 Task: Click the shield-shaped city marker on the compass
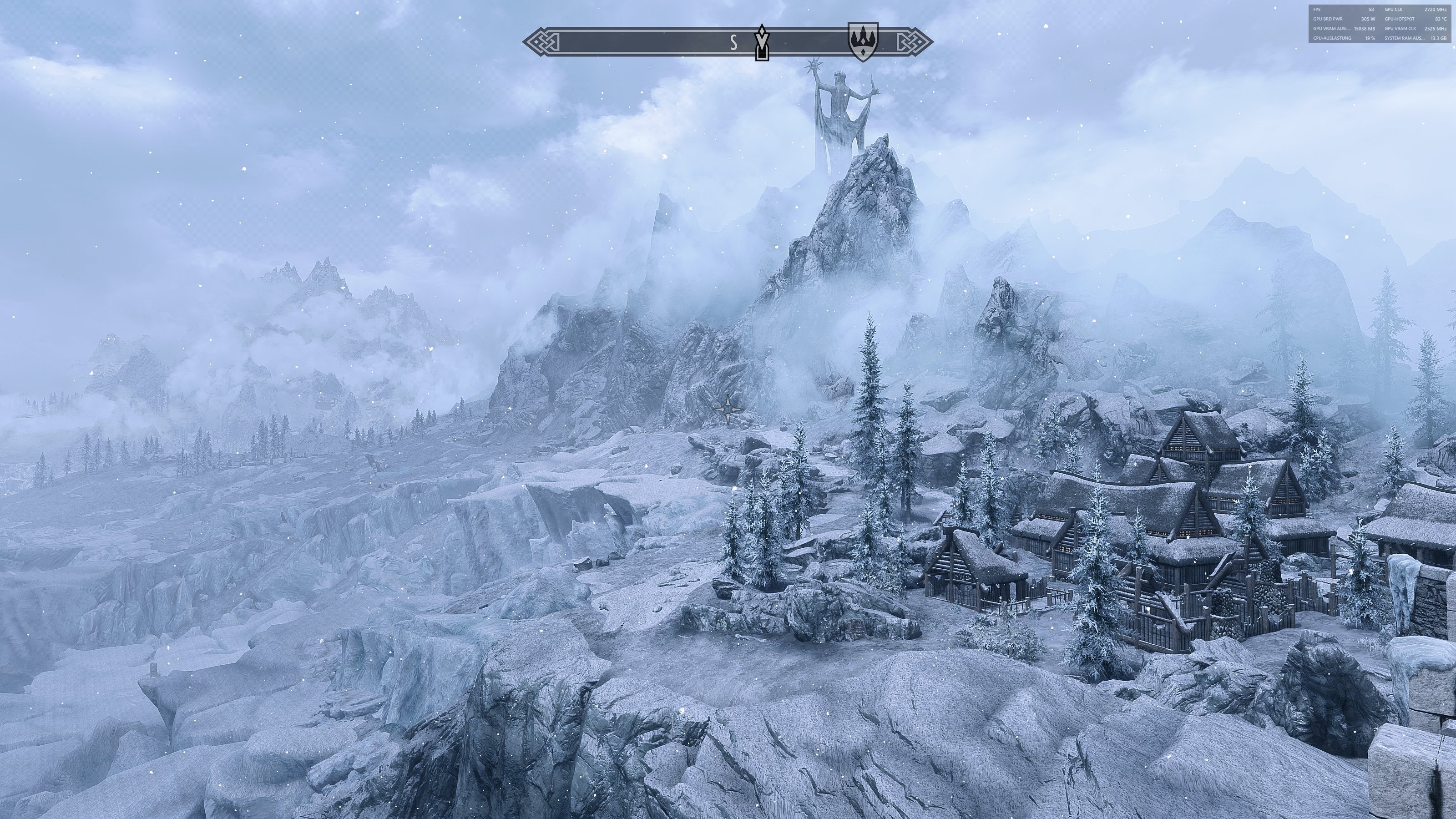(863, 41)
